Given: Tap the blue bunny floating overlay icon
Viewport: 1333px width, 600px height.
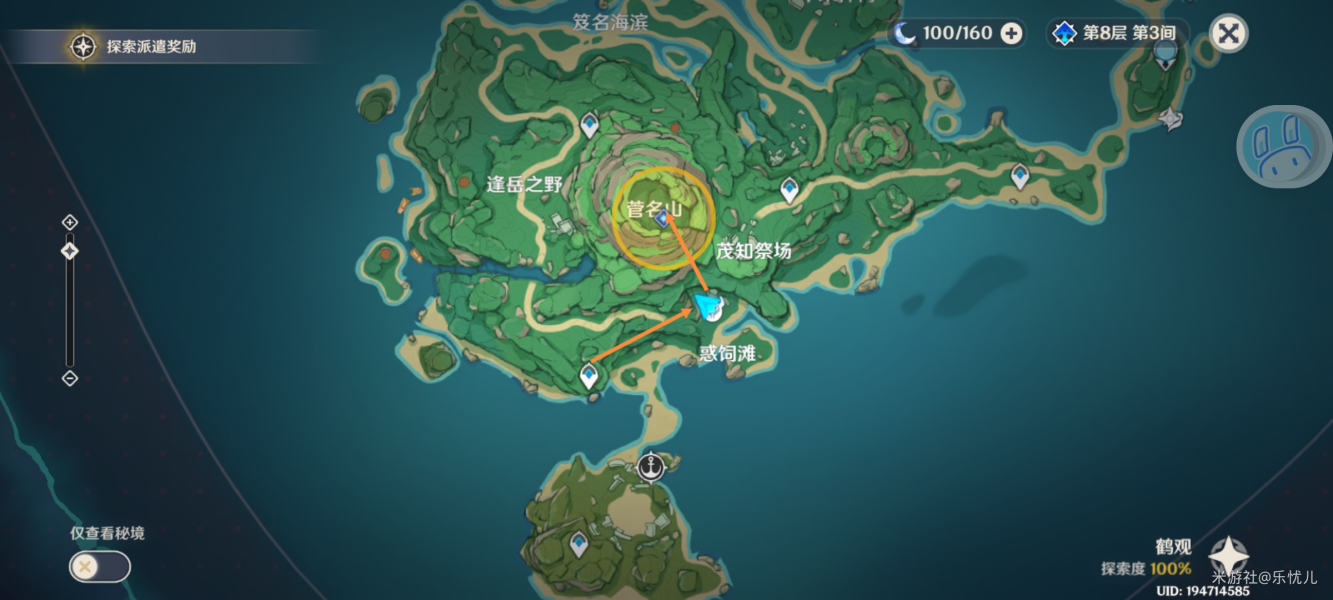Looking at the screenshot, I should [1283, 147].
